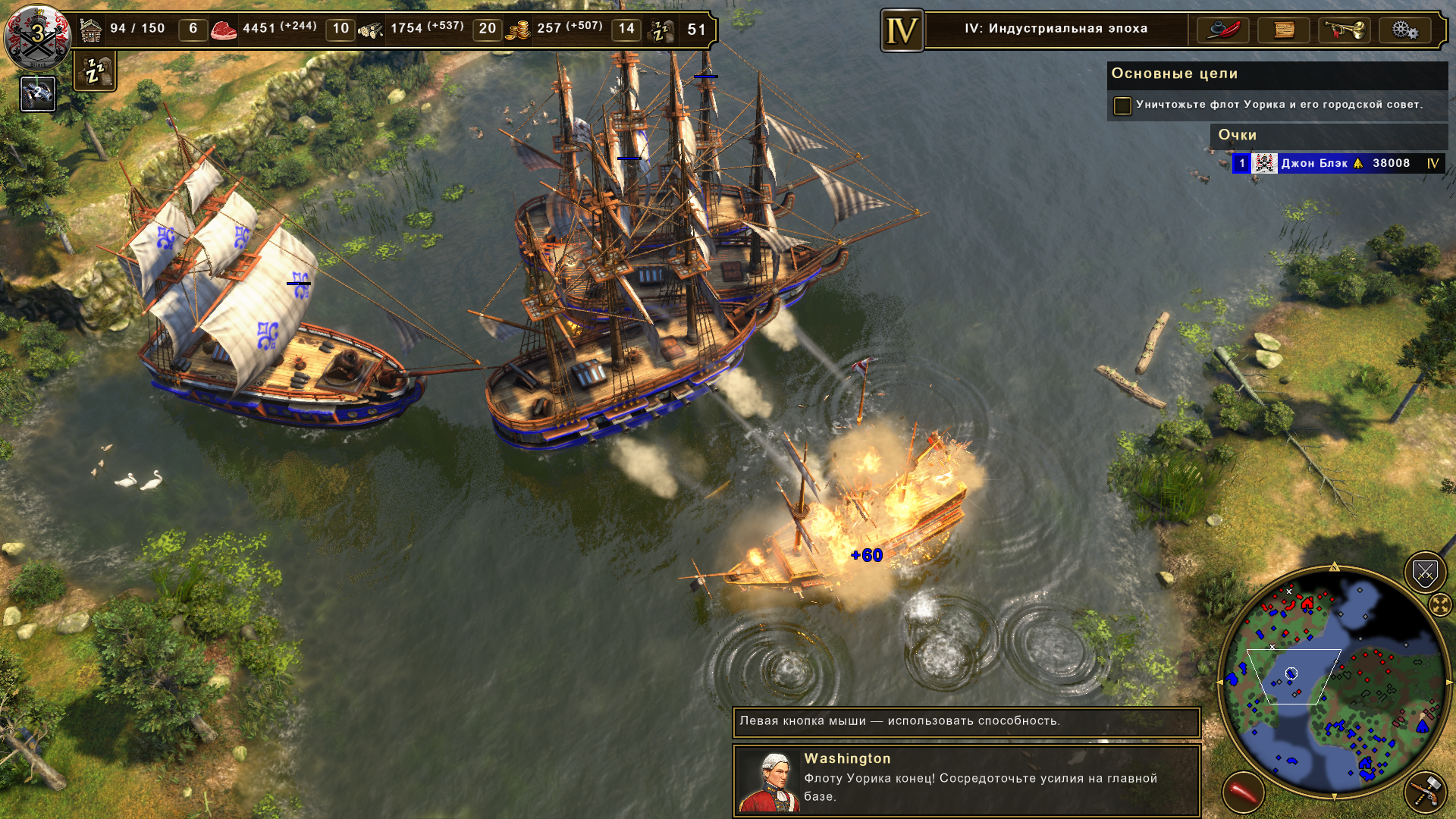Select Джон Блэк row in the score list
The image size is (1456, 819).
[x=1338, y=163]
